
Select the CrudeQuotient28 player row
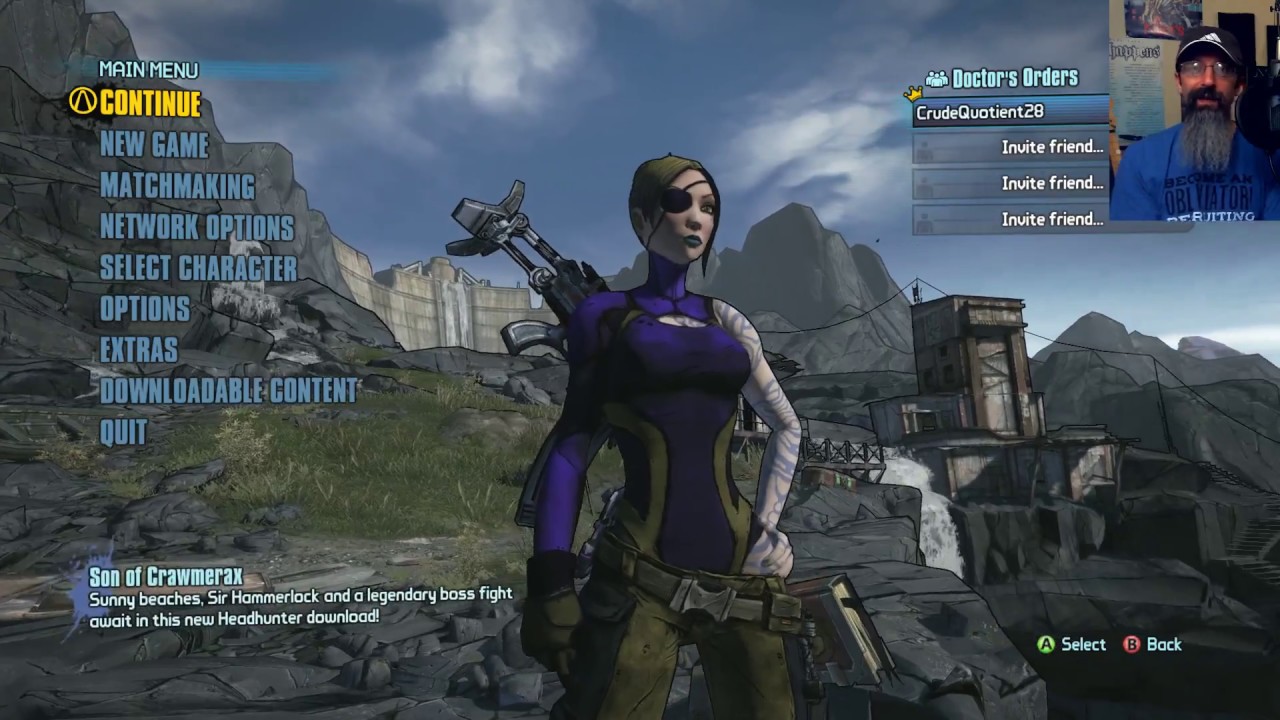tap(1010, 112)
